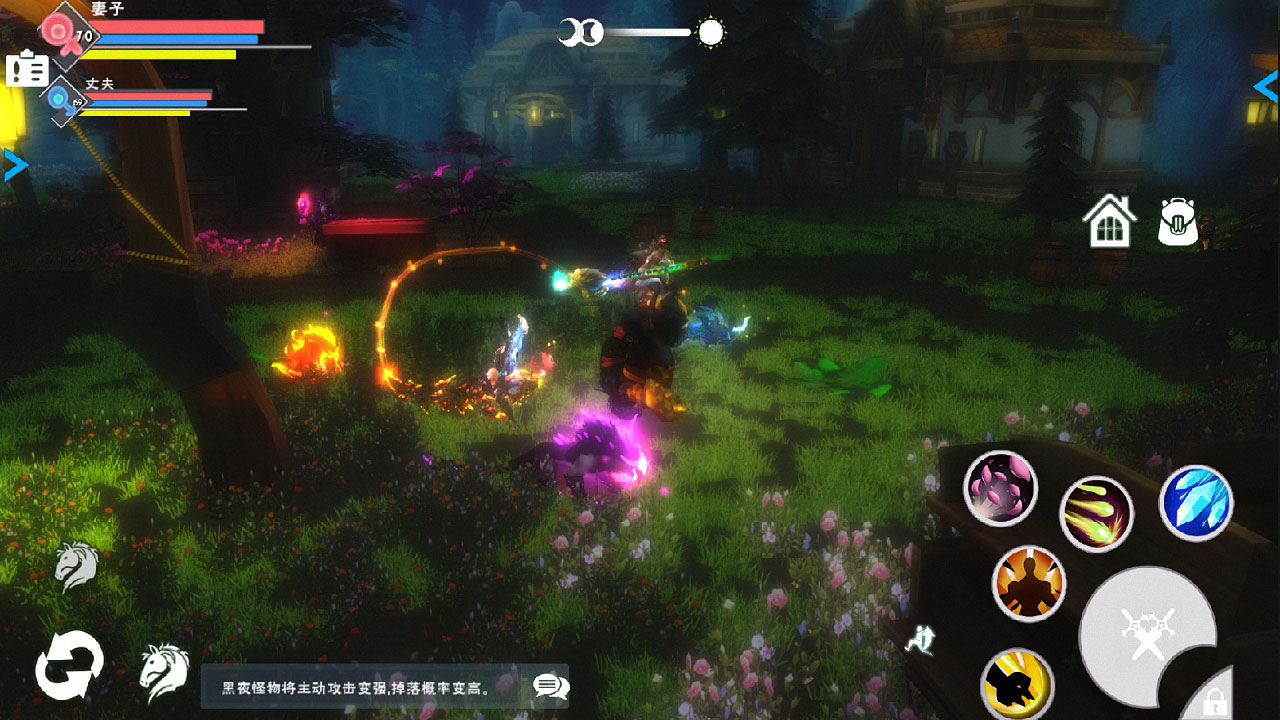Screen dimensions: 1280x720
Task: Tap the crossed swords attack button
Action: (1146, 635)
